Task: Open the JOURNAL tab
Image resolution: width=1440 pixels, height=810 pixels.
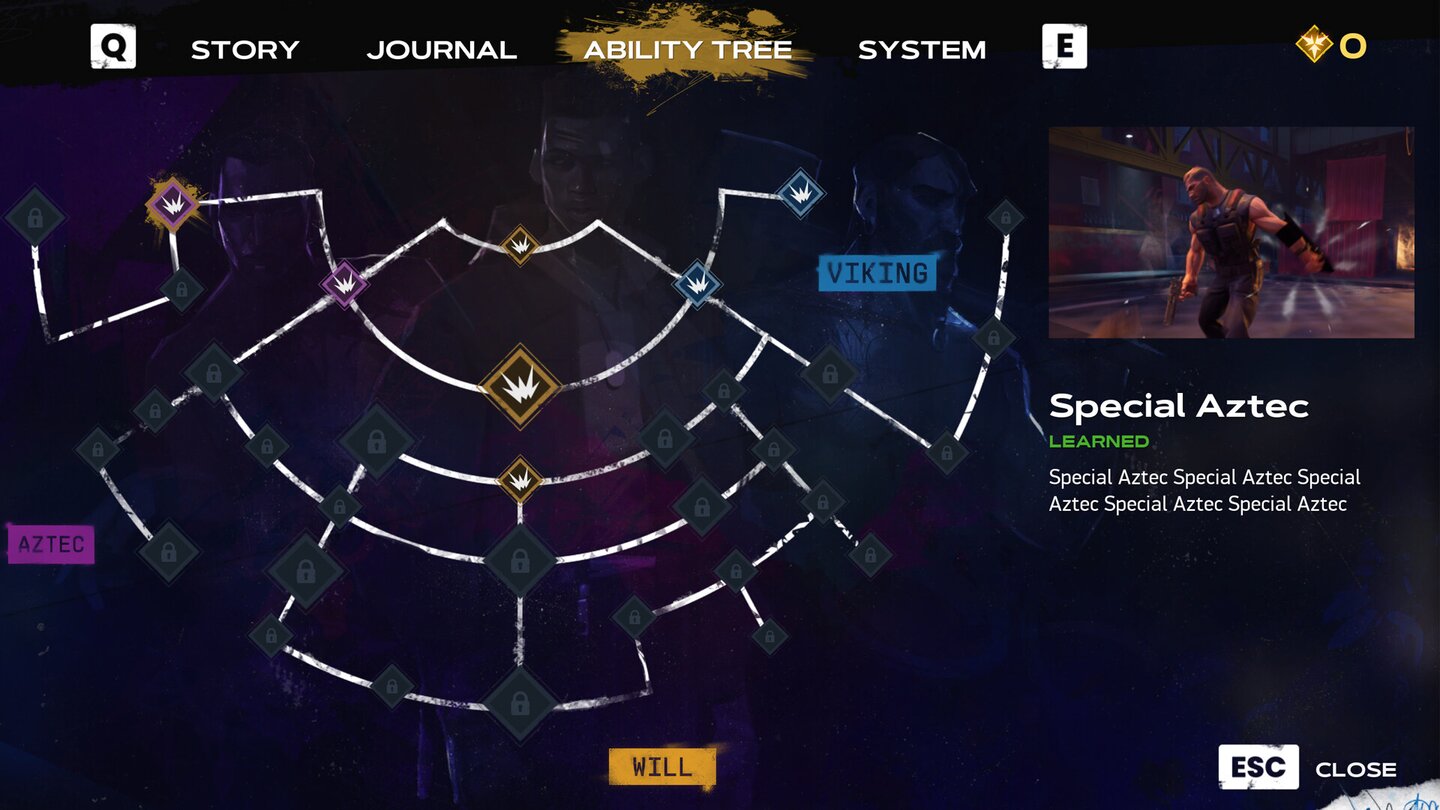Action: click(443, 49)
